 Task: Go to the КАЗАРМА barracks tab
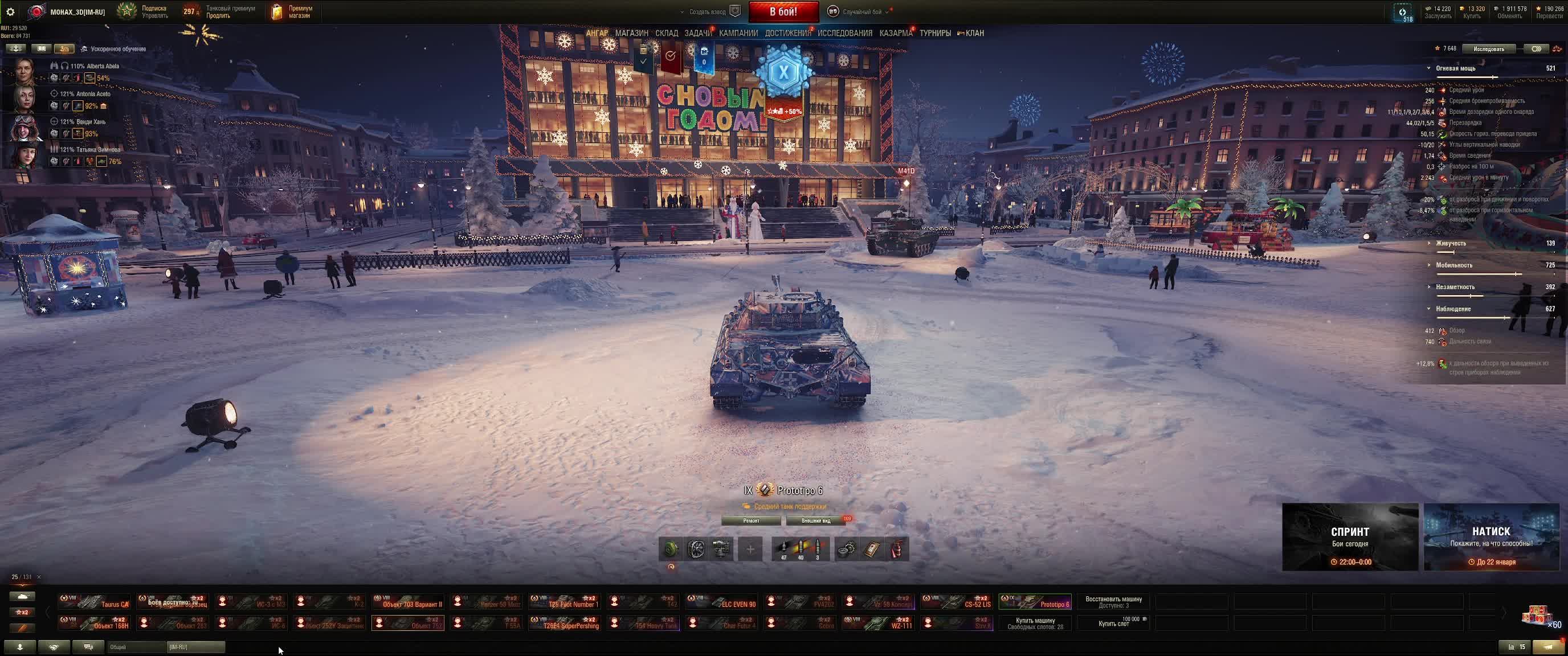(896, 33)
